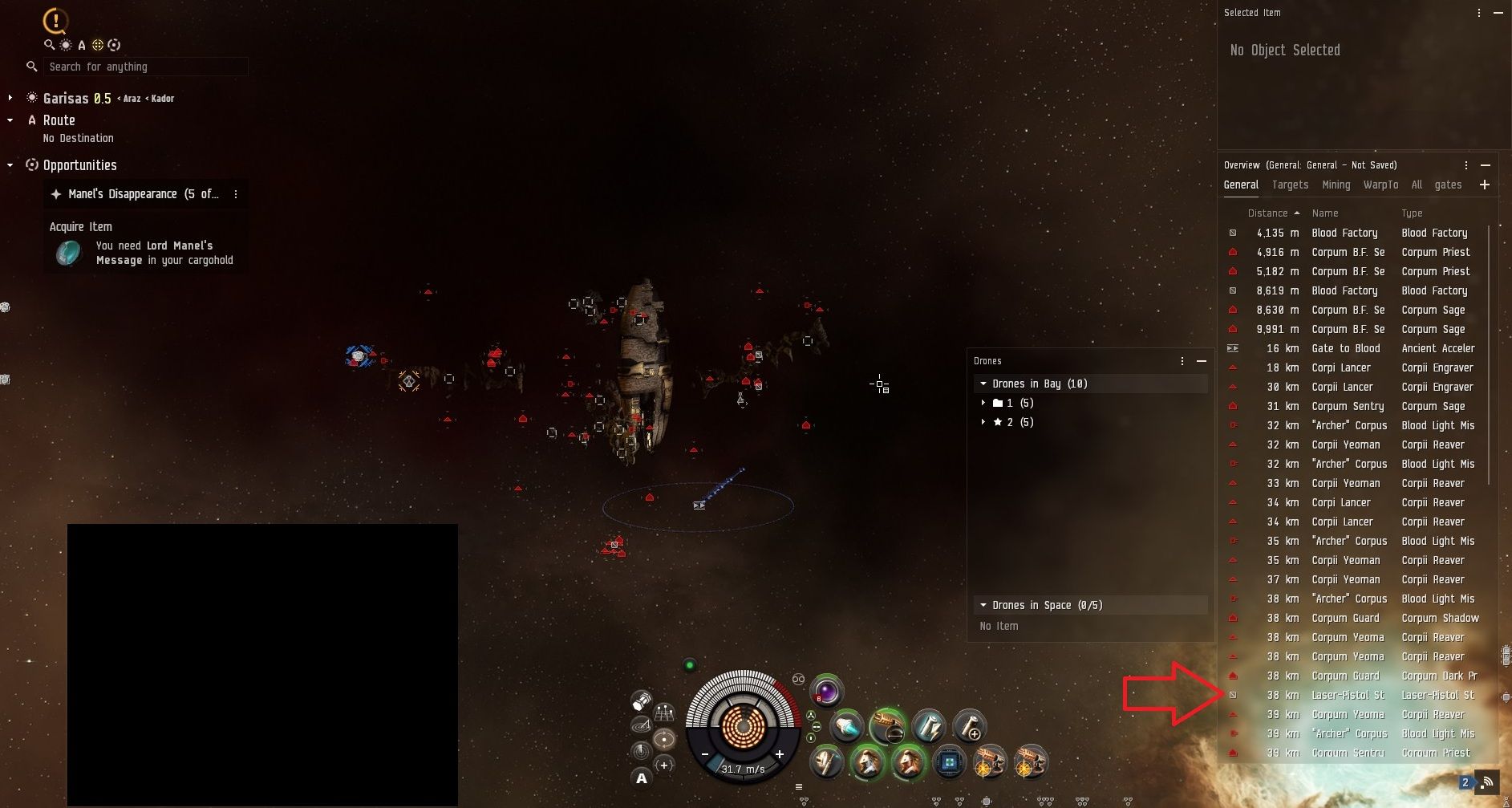
Task: Open the yellow exclamation alert icon
Action: (55, 21)
